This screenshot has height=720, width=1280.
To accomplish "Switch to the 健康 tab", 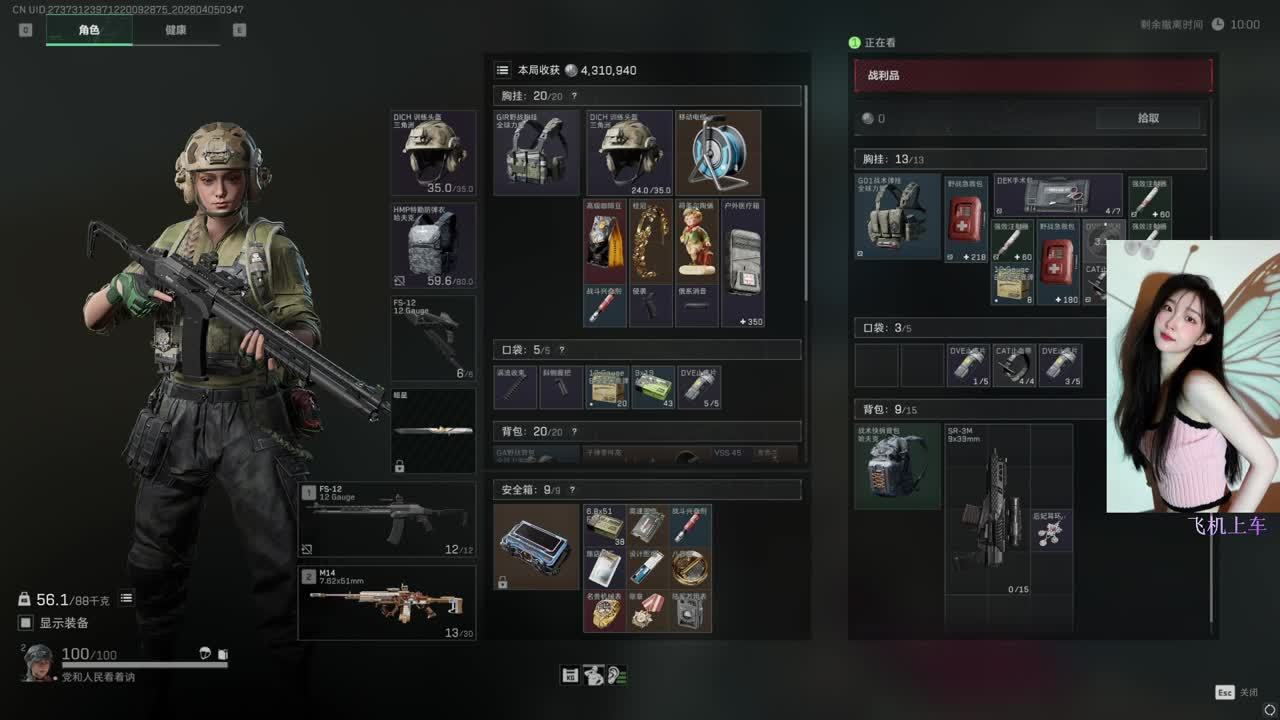I will (x=175, y=30).
